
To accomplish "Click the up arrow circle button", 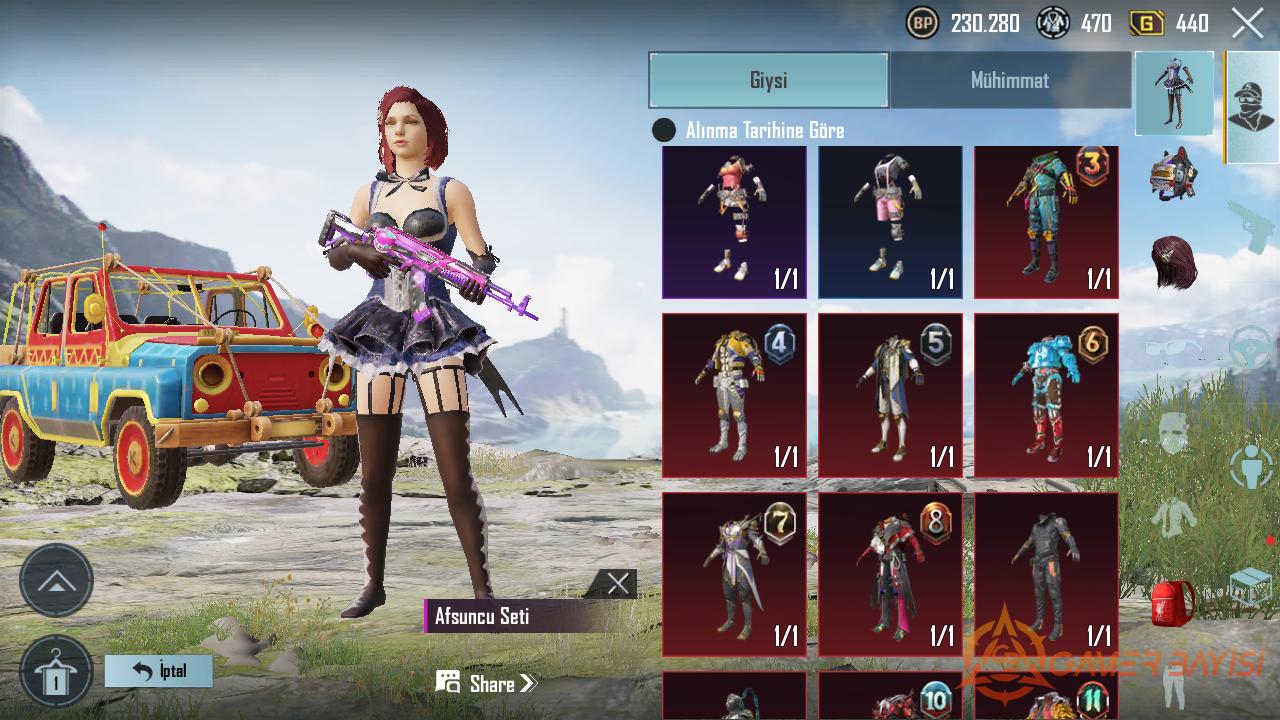I will point(56,580).
